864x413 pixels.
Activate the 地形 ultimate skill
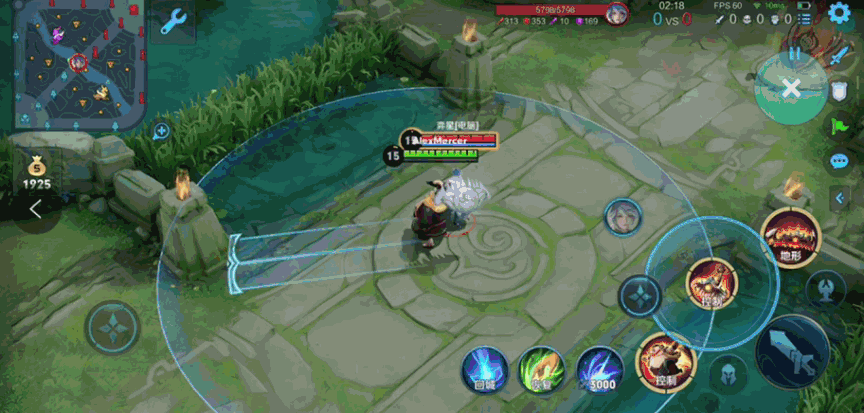[x=790, y=238]
